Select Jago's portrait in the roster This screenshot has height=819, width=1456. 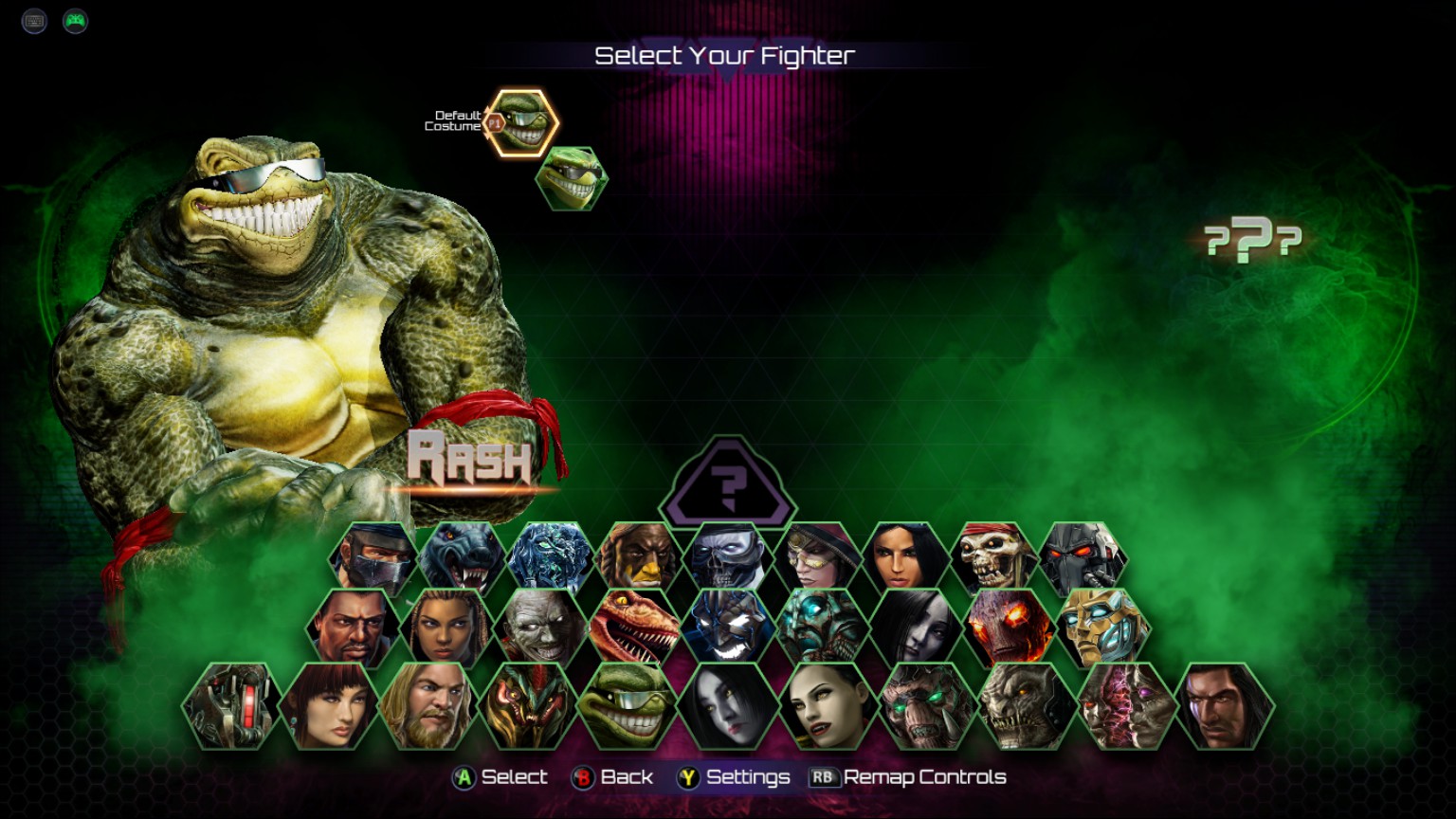(x=373, y=560)
